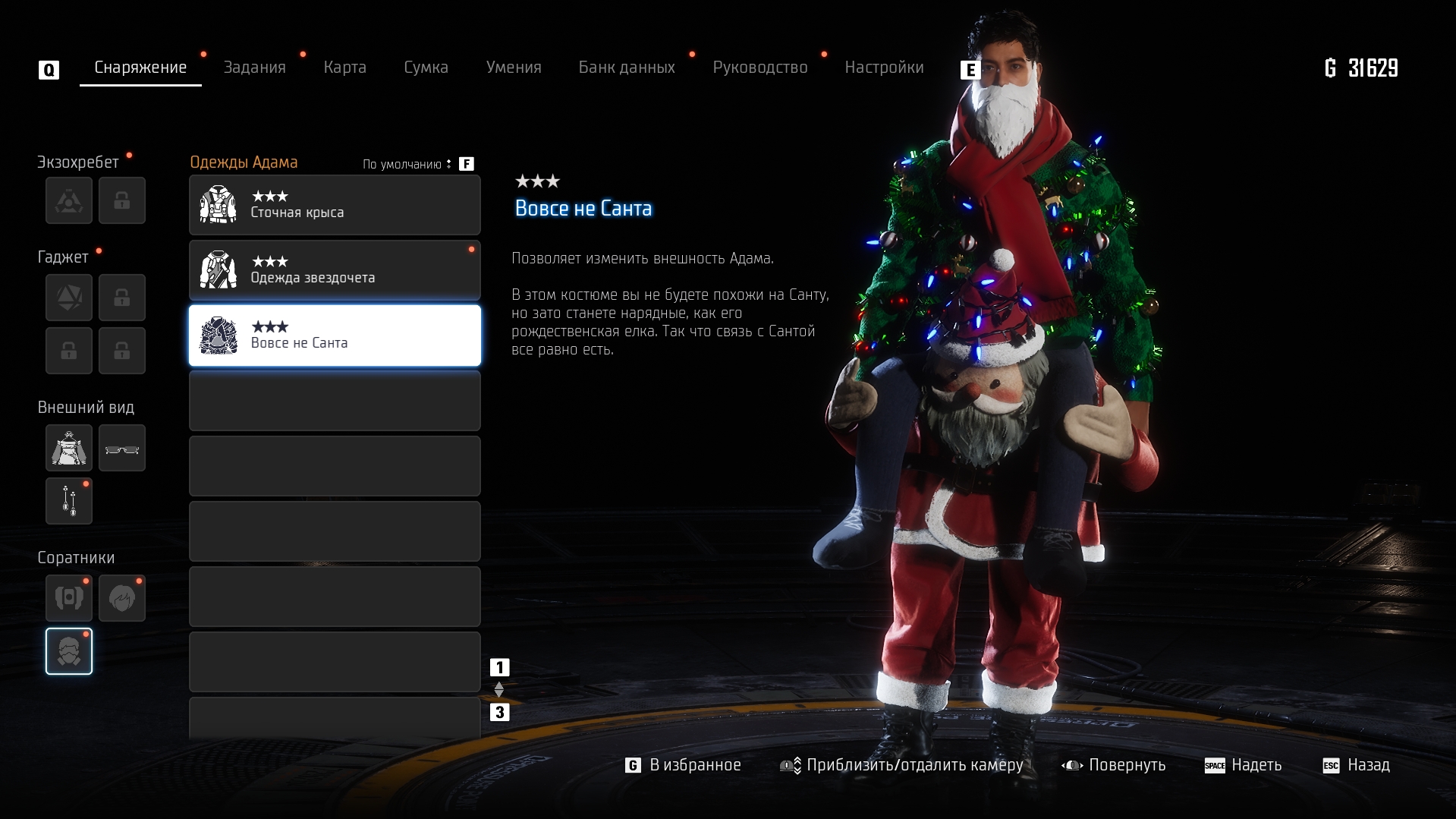Switch to Настройки tab

coord(884,68)
